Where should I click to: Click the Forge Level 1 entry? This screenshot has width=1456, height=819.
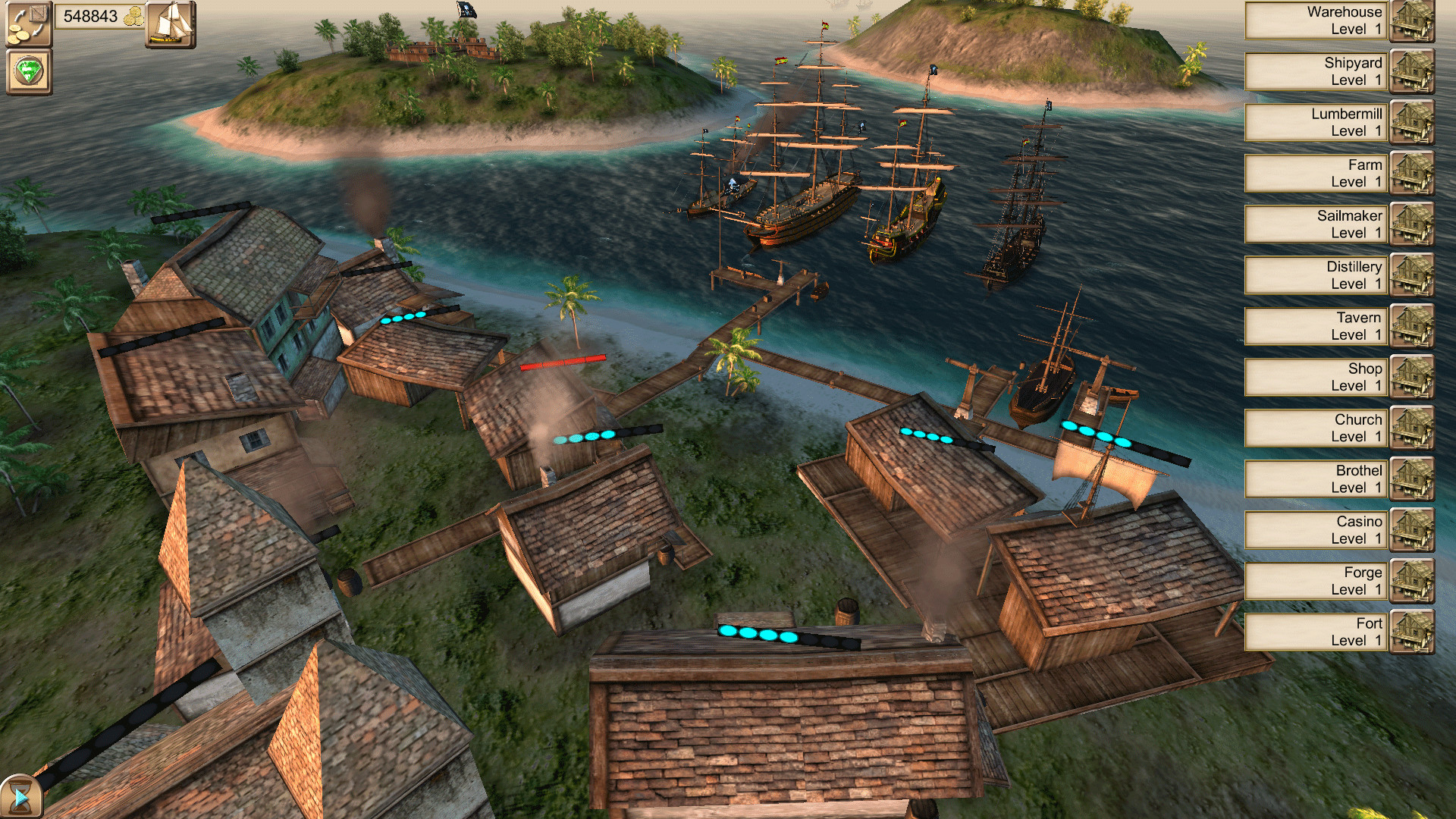tap(1316, 580)
